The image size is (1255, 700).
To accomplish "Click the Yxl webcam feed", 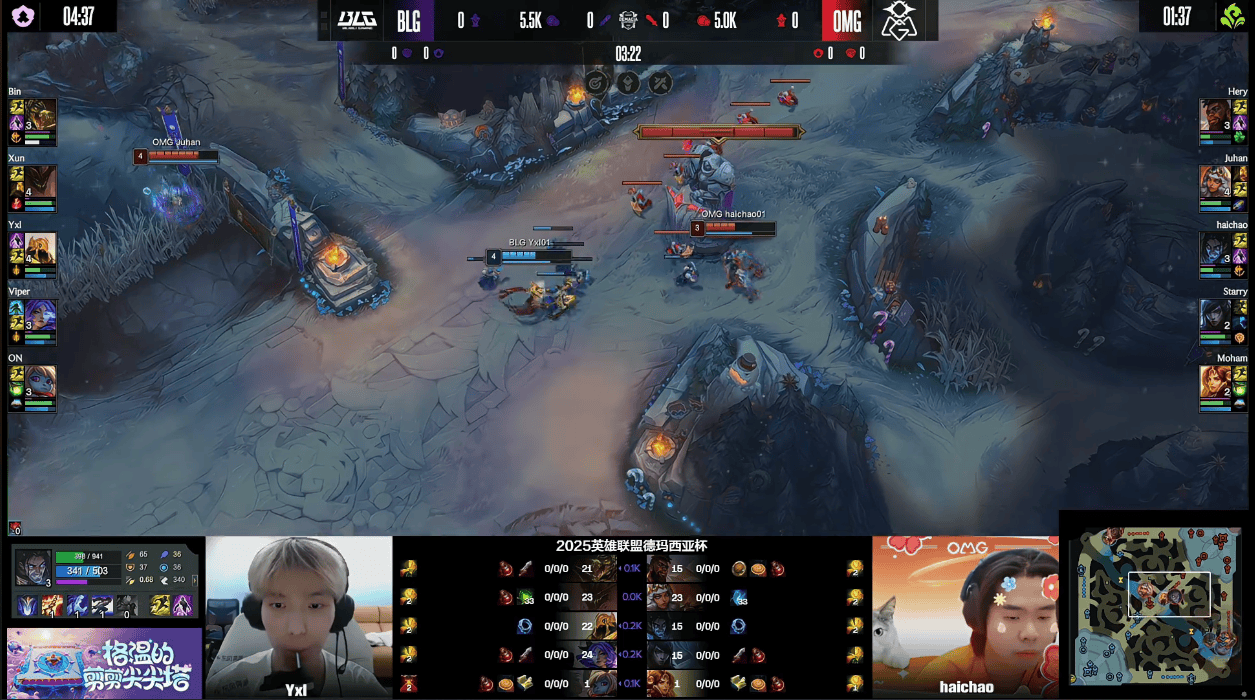I will [299, 616].
